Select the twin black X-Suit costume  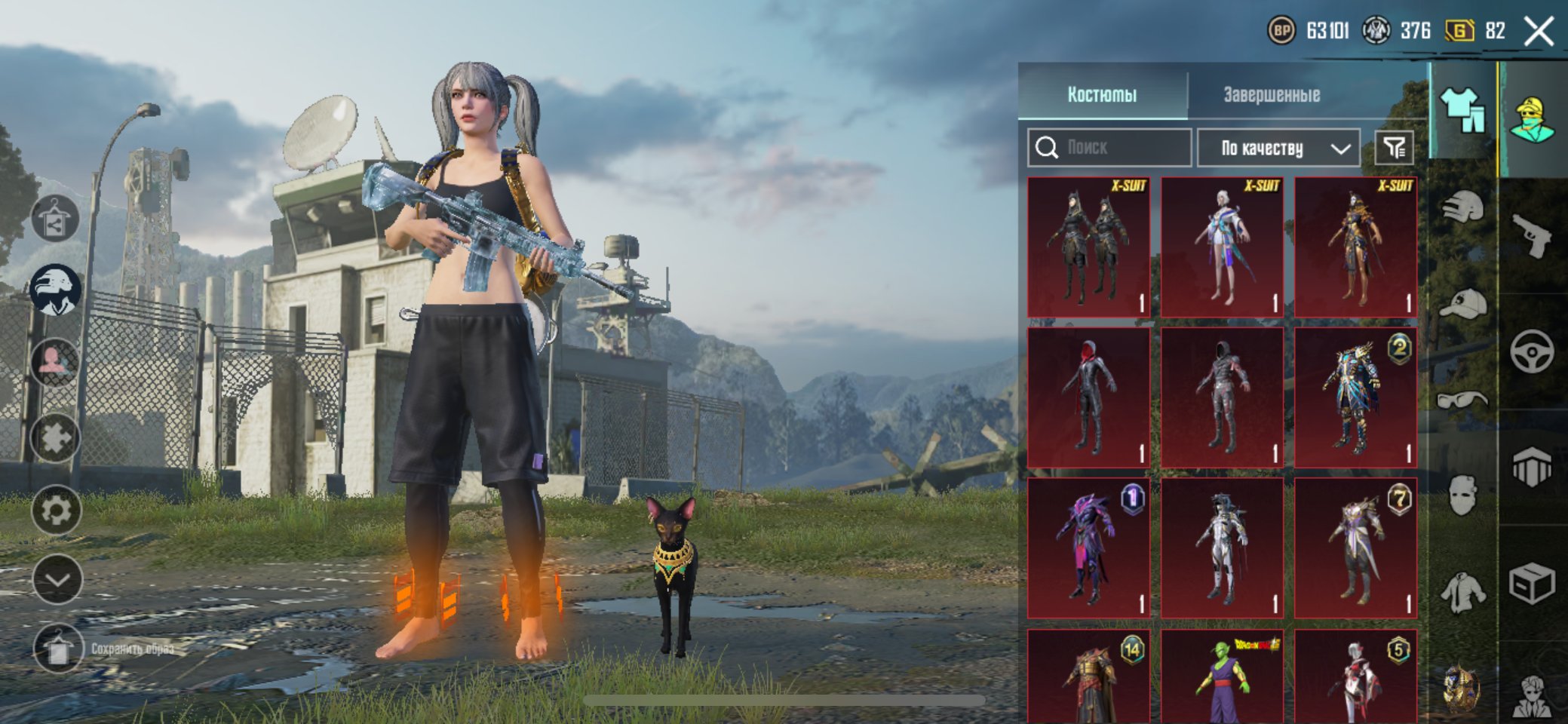click(x=1088, y=247)
